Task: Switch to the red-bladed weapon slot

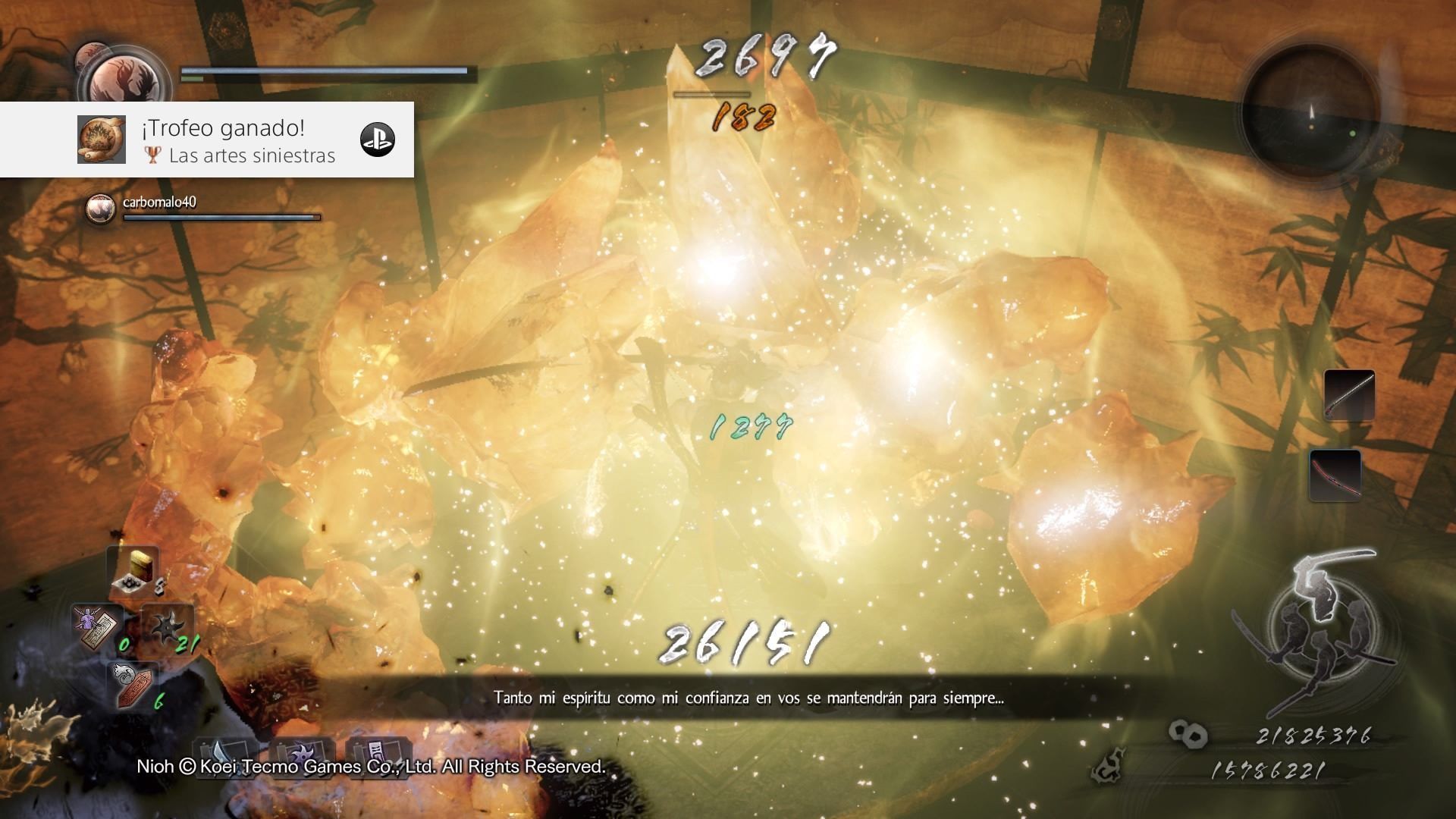Action: [1335, 475]
